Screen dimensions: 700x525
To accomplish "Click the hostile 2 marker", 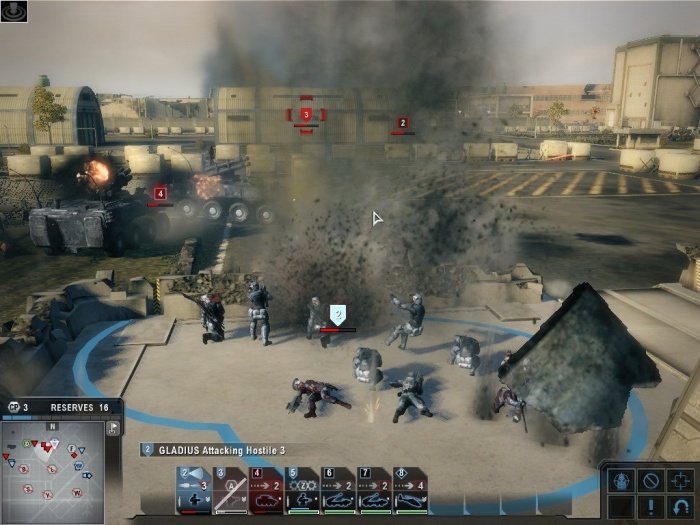I will click(403, 123).
